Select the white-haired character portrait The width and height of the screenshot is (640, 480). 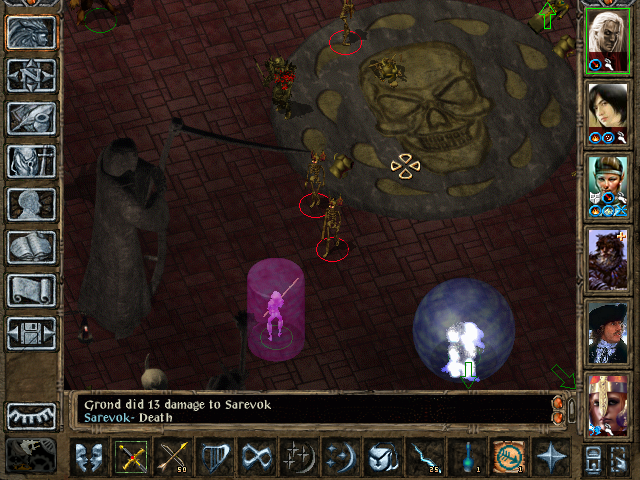pyautogui.click(x=608, y=40)
